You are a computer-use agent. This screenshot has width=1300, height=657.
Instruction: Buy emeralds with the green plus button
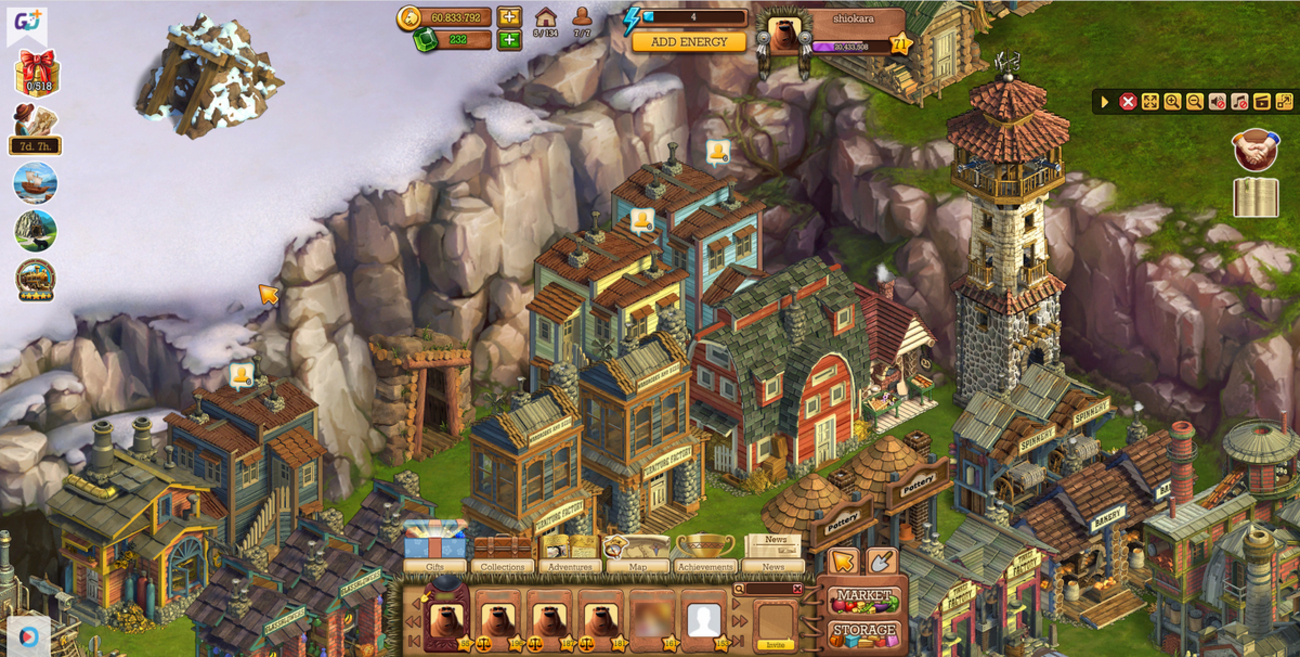click(x=510, y=40)
